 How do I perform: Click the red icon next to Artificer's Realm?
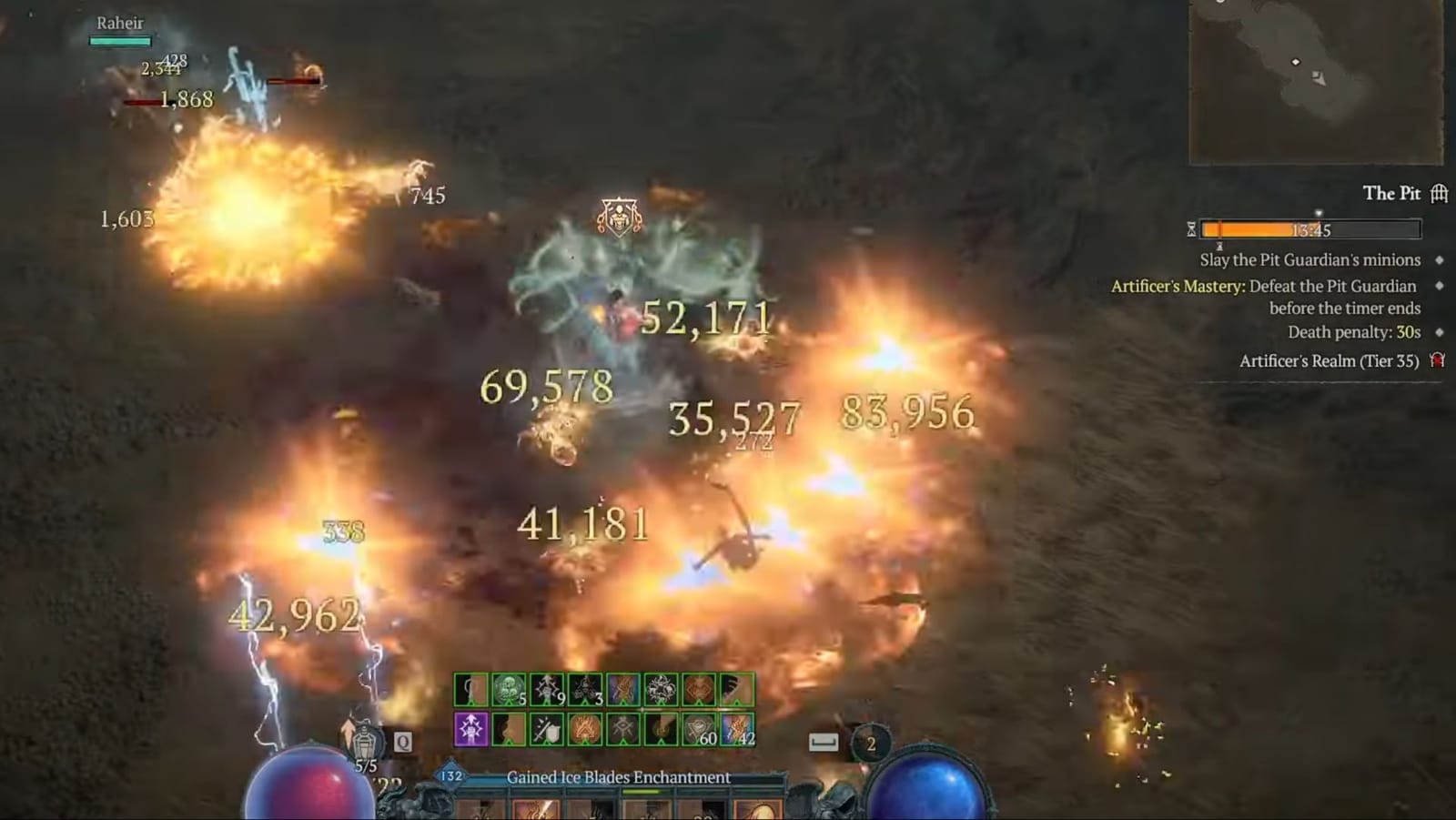click(x=1438, y=360)
